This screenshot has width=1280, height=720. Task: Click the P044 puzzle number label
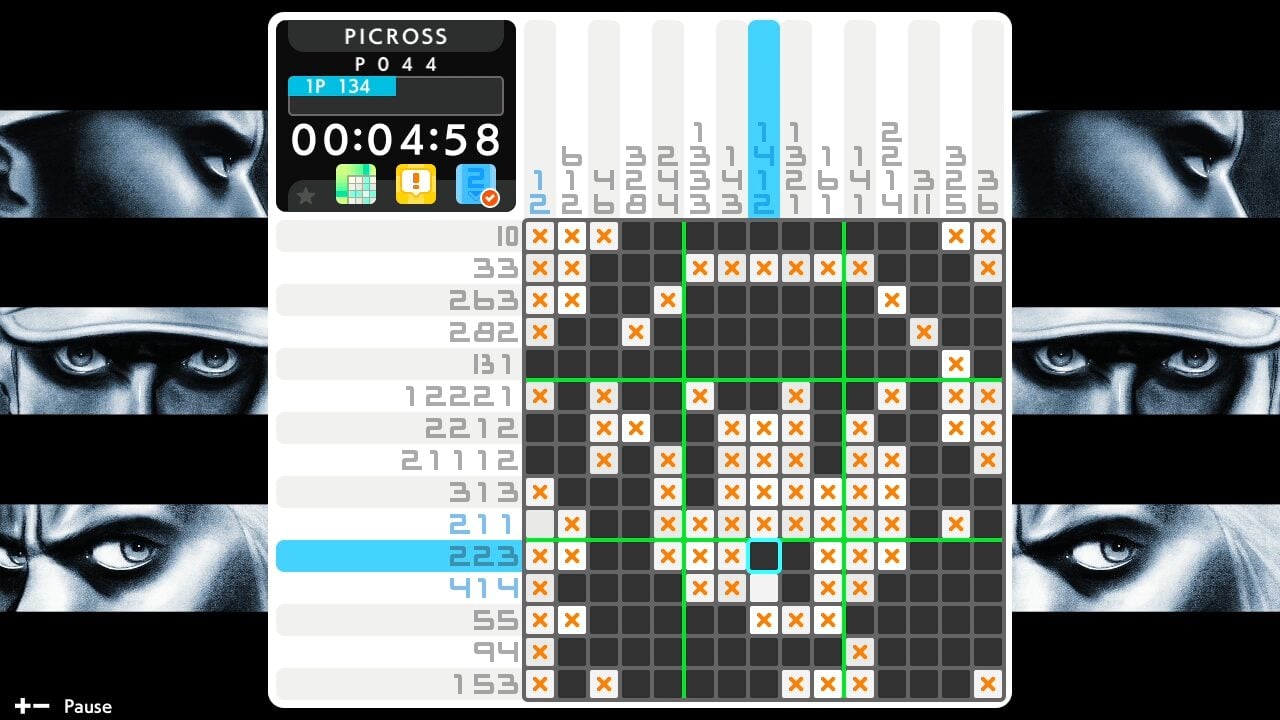(395, 63)
